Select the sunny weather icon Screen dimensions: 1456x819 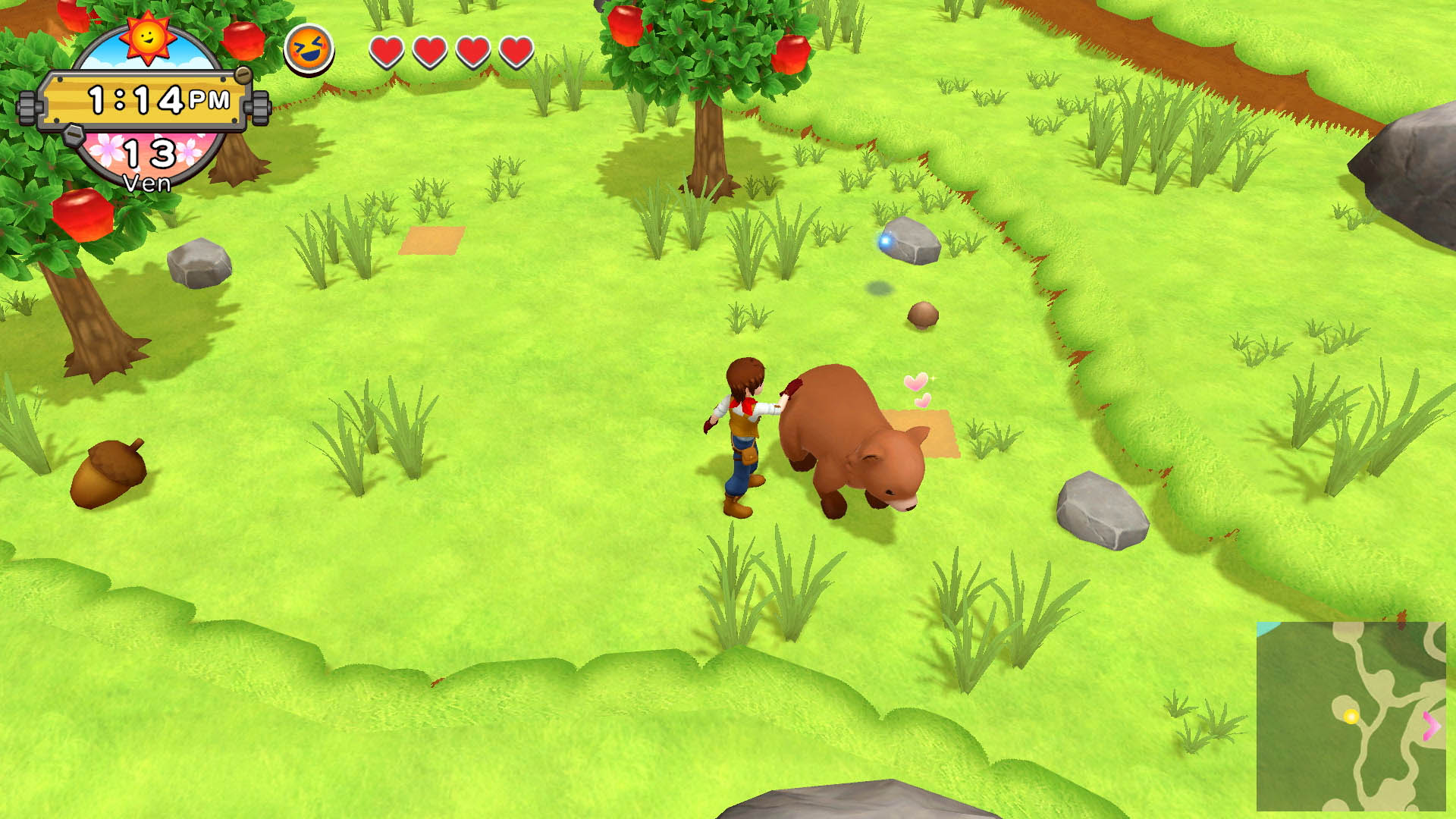coord(147,36)
